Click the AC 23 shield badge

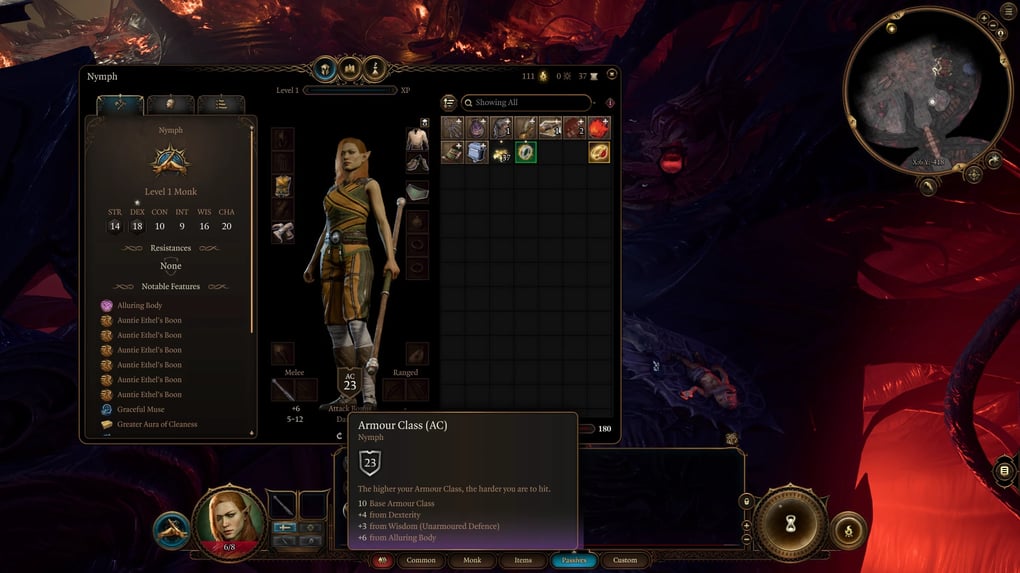pos(350,382)
